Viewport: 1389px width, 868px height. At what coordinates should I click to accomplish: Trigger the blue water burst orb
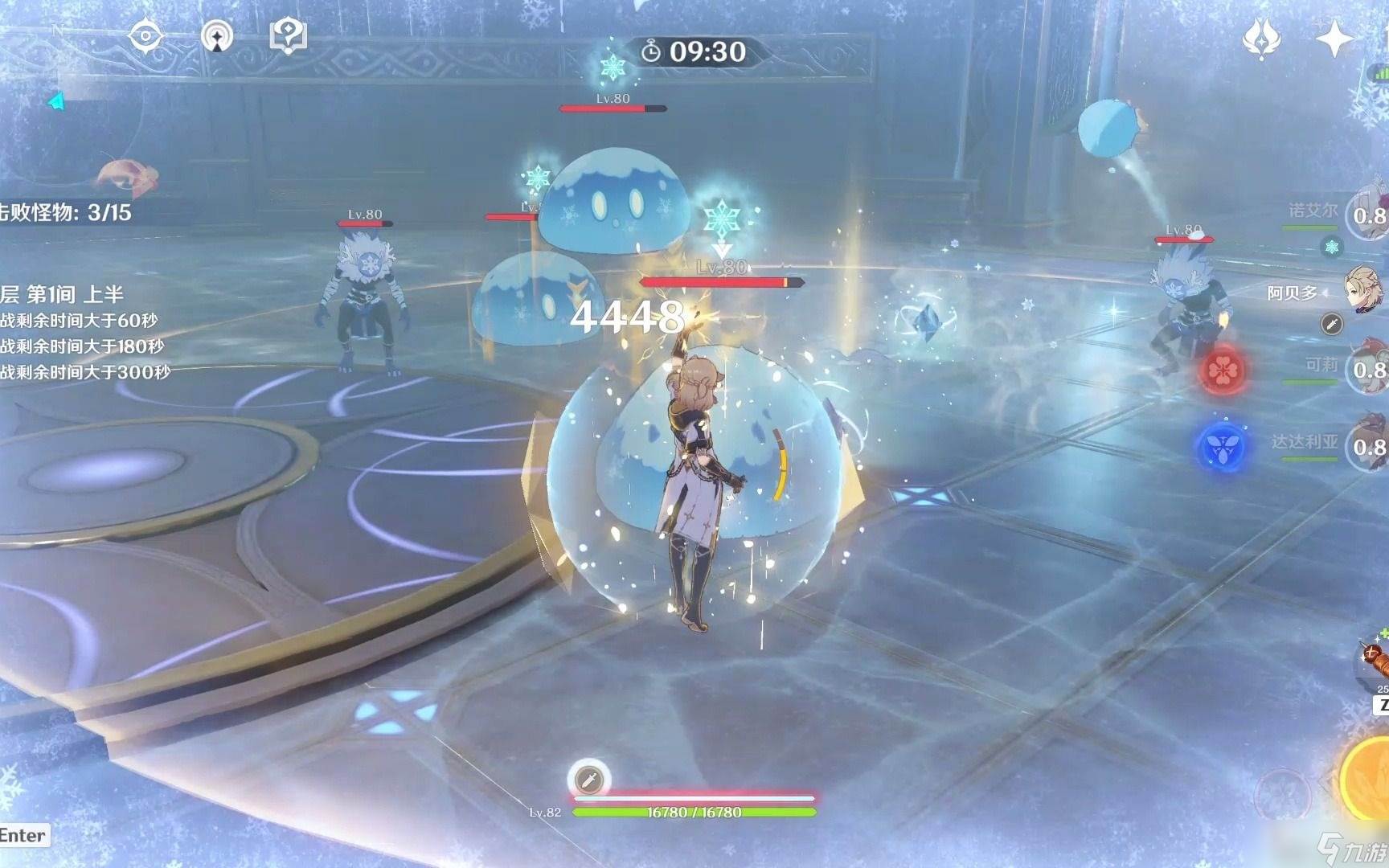pos(1222,446)
